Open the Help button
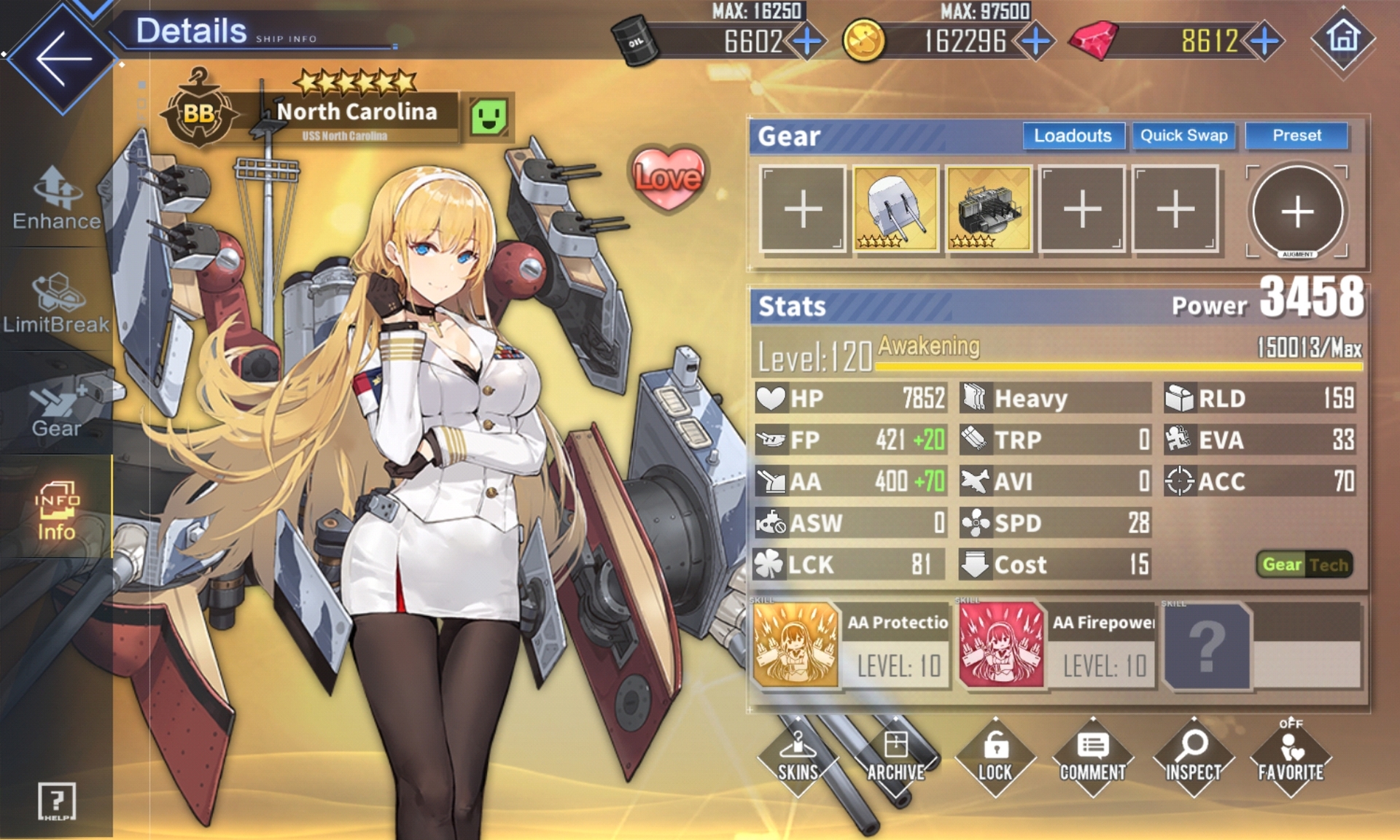1400x840 pixels. [x=56, y=801]
